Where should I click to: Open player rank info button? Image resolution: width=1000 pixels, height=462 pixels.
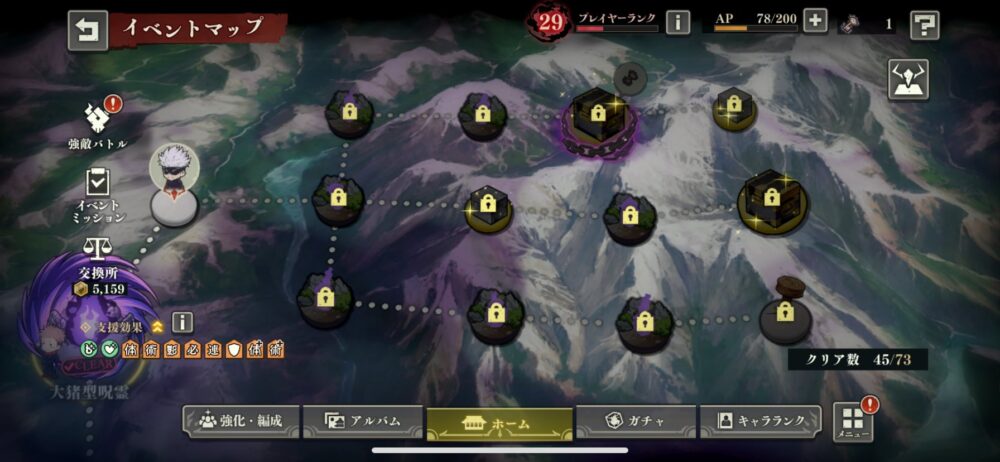point(678,22)
